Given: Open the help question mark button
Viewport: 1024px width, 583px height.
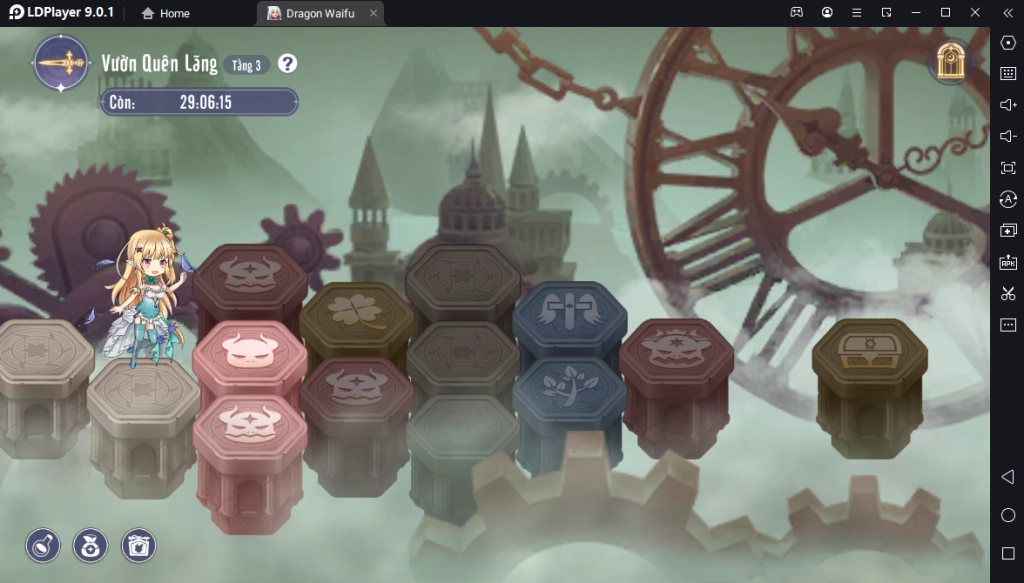Looking at the screenshot, I should [x=288, y=64].
